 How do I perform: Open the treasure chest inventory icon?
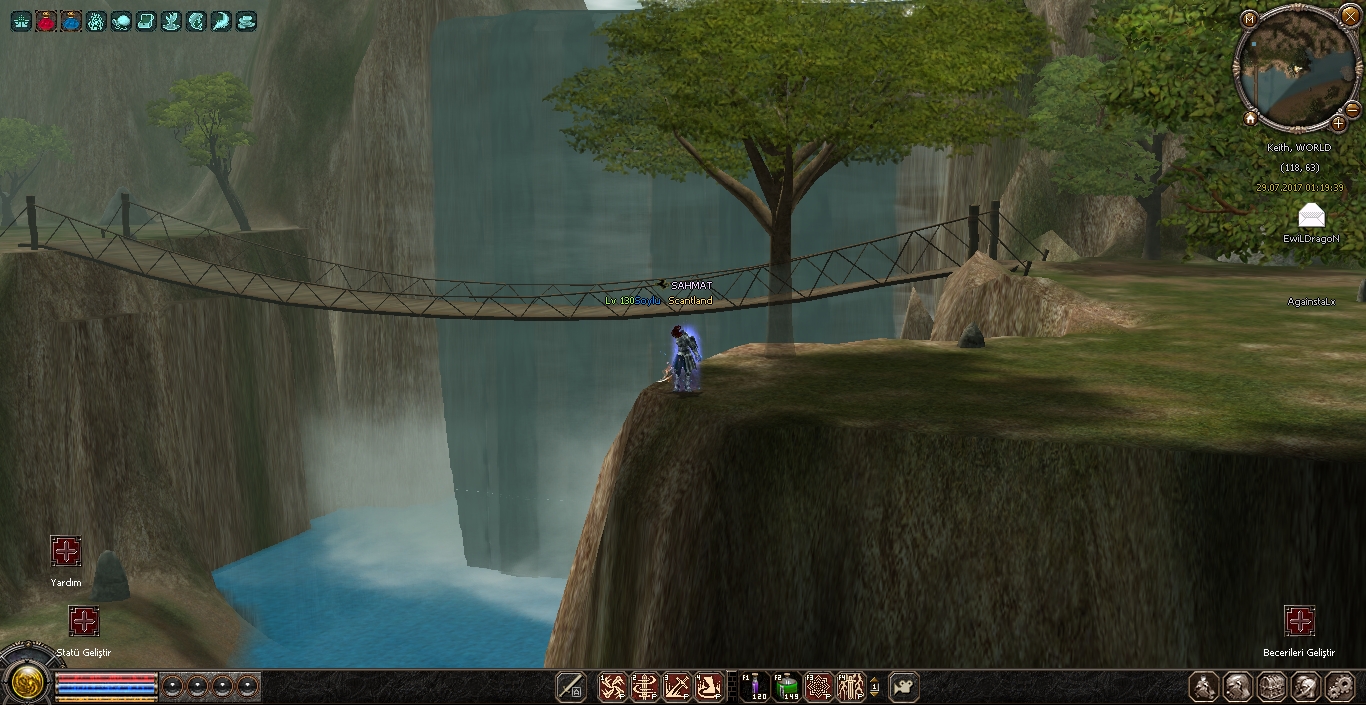pos(1272,687)
